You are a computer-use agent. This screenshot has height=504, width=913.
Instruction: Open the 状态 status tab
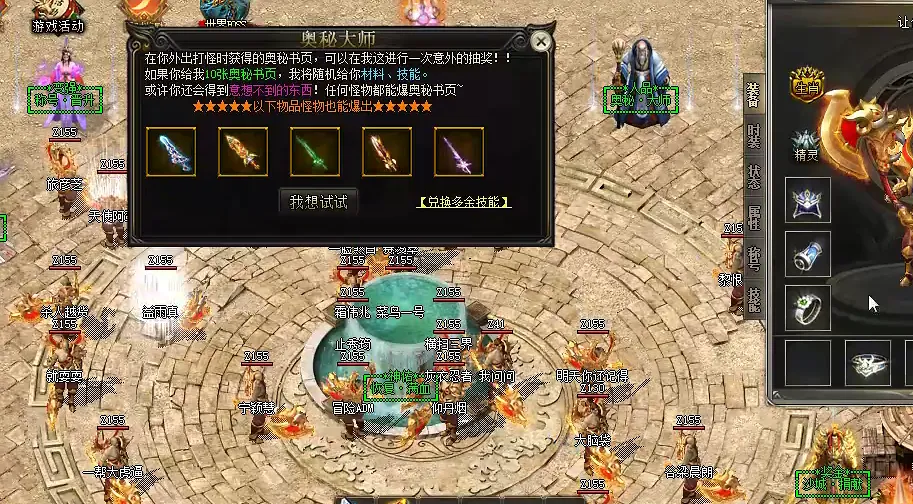tap(753, 176)
